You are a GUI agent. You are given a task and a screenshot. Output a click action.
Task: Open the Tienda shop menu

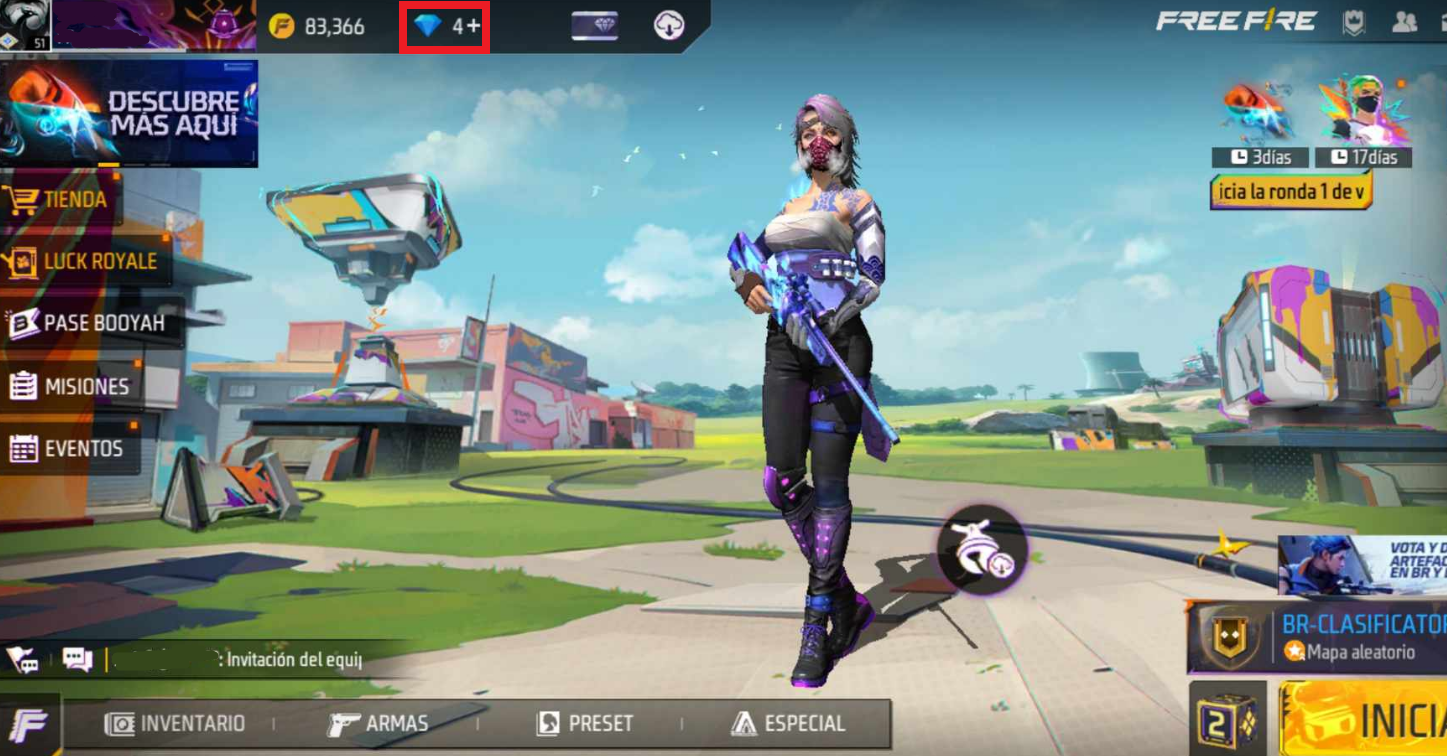pyautogui.click(x=60, y=200)
